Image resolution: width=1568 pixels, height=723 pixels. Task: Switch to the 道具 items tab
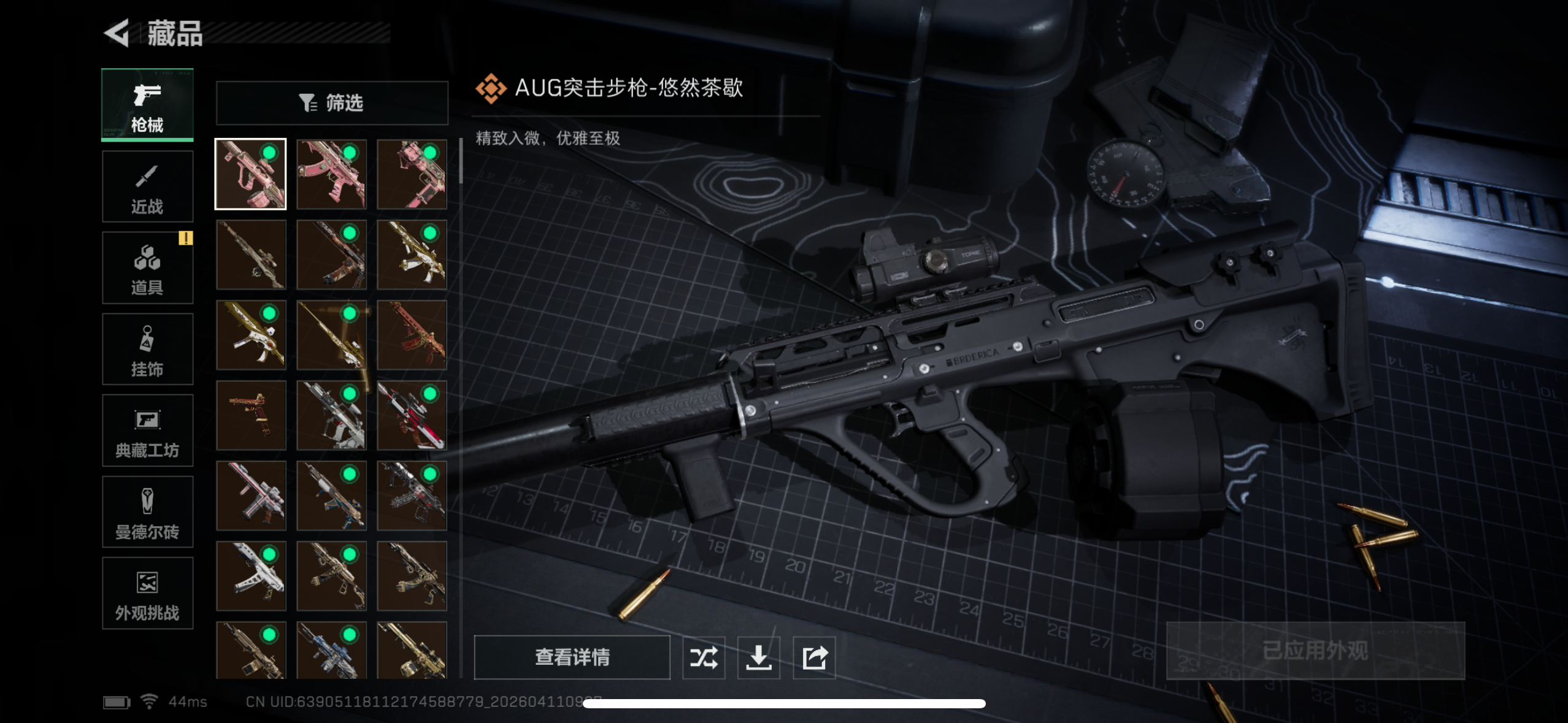147,267
